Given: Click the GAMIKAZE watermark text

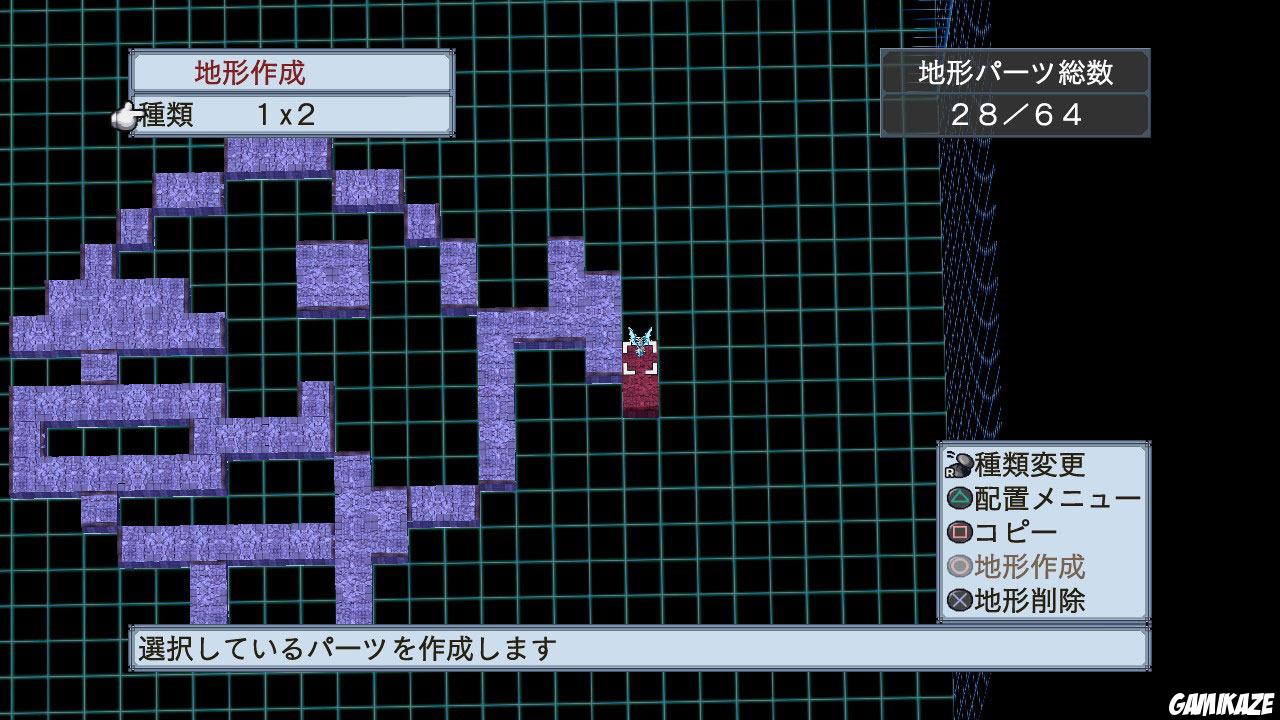Looking at the screenshot, I should click(1221, 705).
